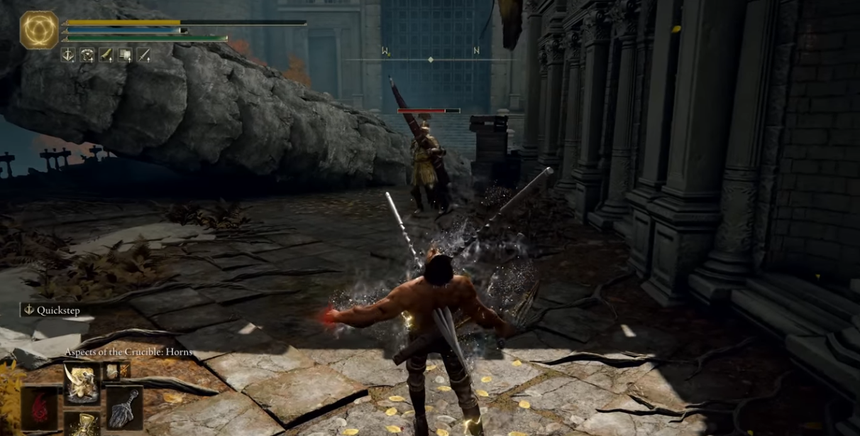
Task: Inspect the anchor-shaped status buff icon
Action: pos(68,55)
